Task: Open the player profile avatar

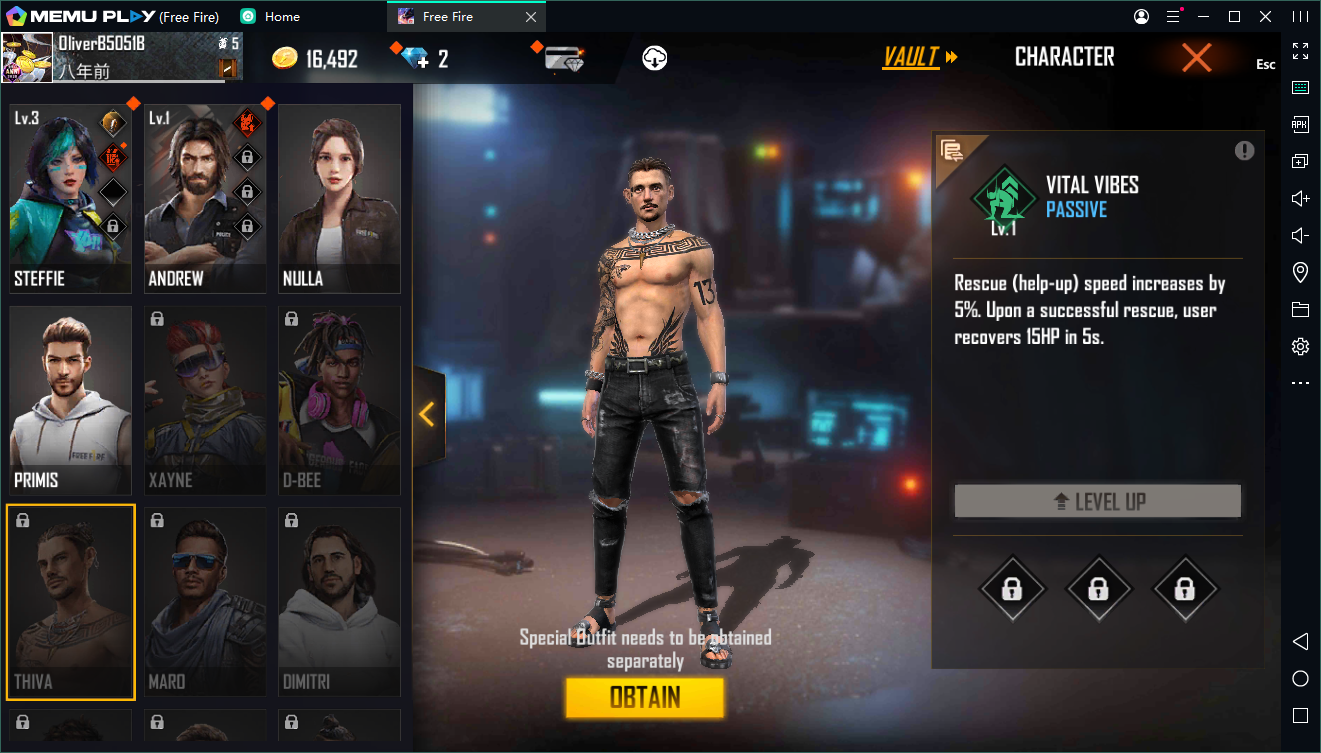Action: pyautogui.click(x=27, y=57)
